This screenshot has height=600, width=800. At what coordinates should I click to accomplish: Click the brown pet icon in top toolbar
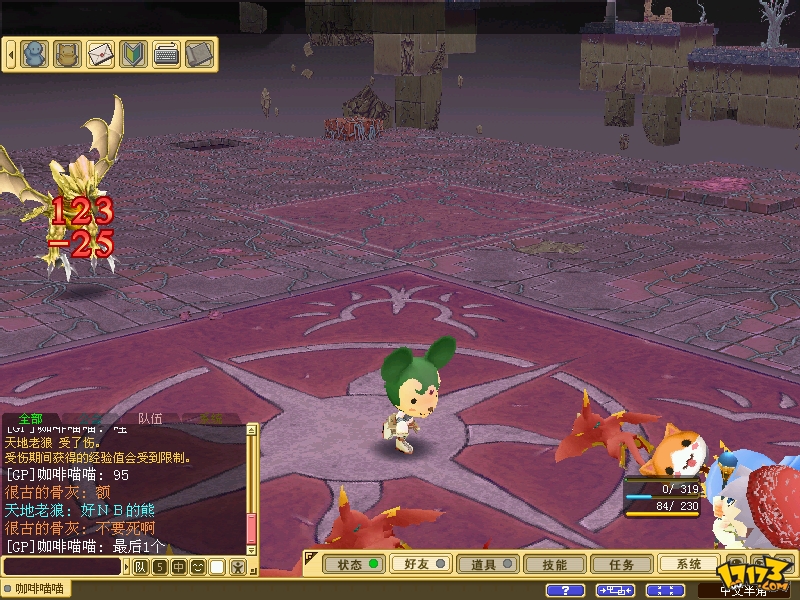(67, 53)
